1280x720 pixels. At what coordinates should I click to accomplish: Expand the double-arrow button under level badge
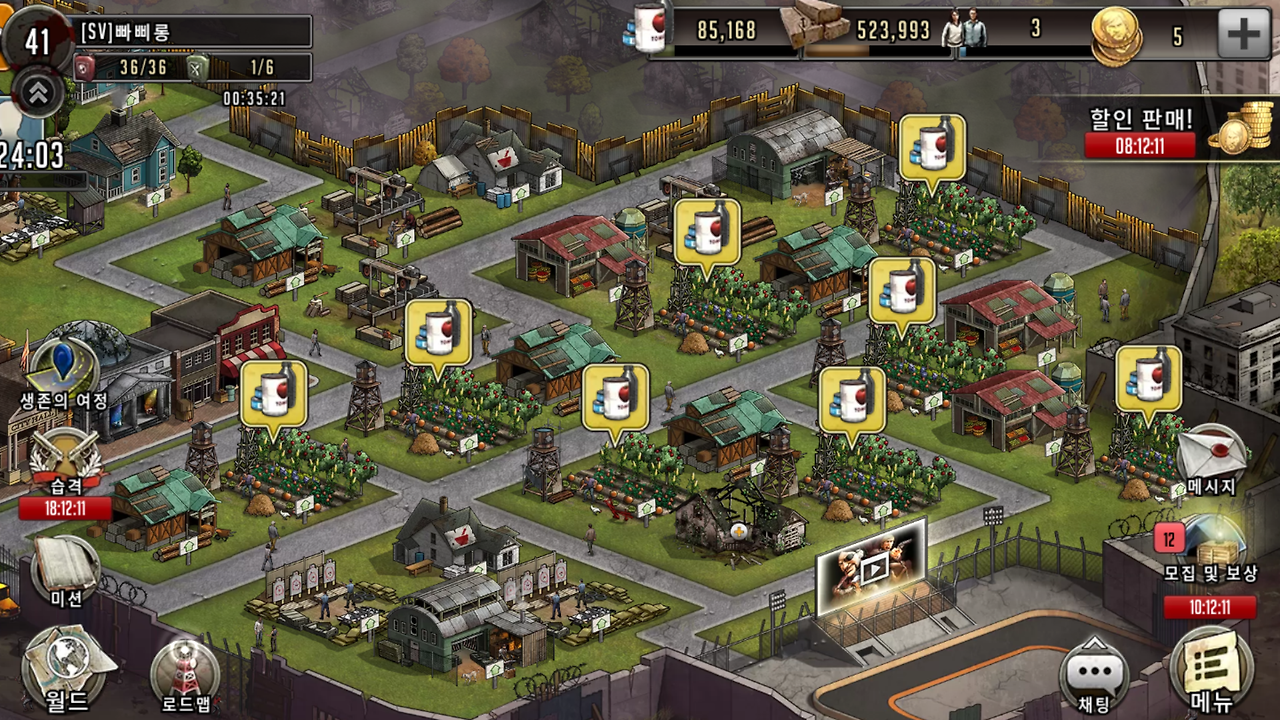pos(38,94)
